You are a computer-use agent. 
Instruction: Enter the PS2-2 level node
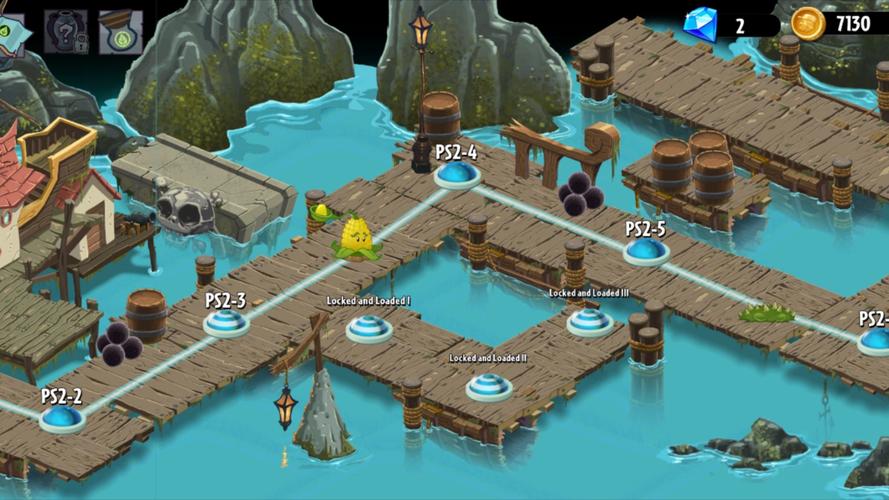click(x=62, y=417)
